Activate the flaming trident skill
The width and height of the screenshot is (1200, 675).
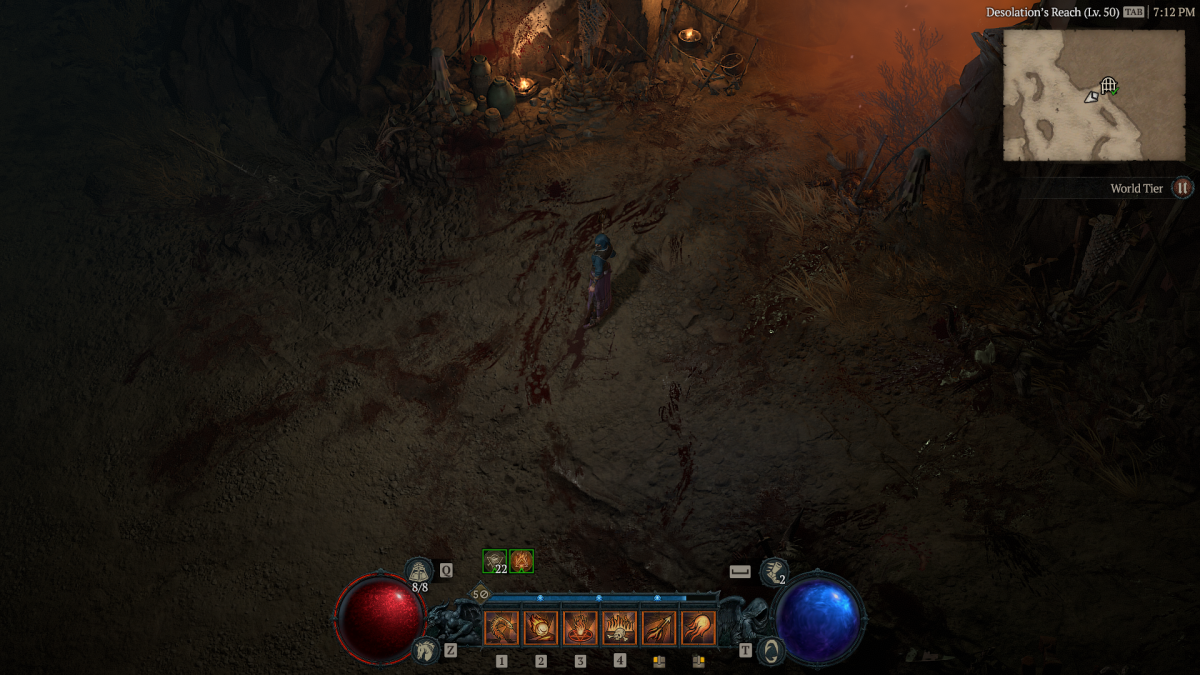point(659,628)
